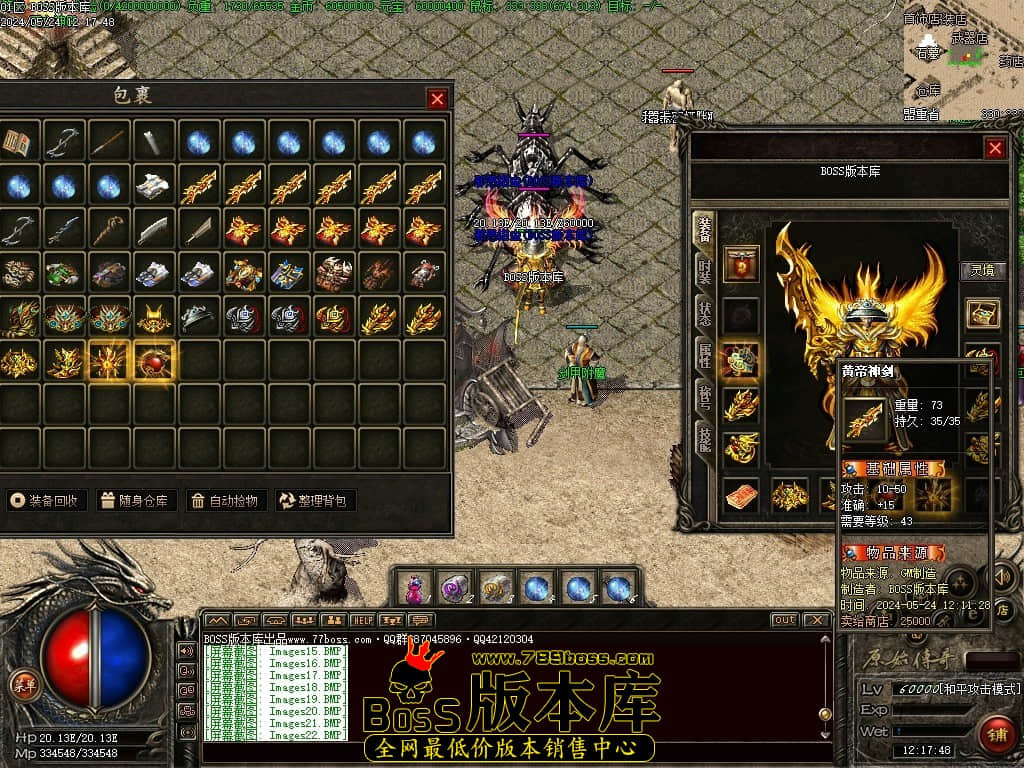Pick the glowing red orb item in the bag
Screen dimensions: 1024x768
tap(155, 361)
